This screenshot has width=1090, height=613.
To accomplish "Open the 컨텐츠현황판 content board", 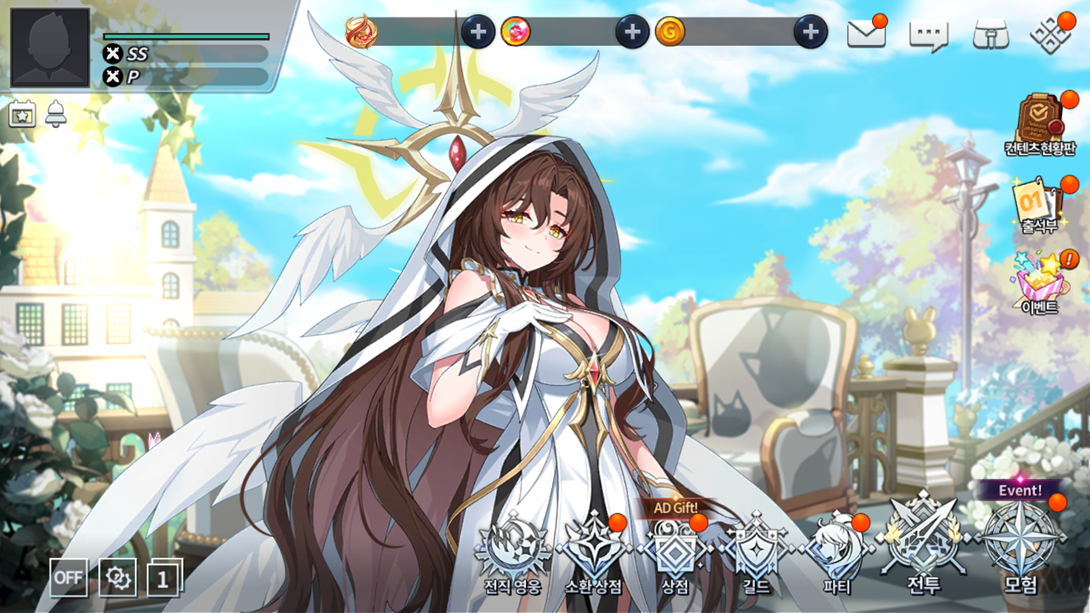I will click(x=1040, y=127).
